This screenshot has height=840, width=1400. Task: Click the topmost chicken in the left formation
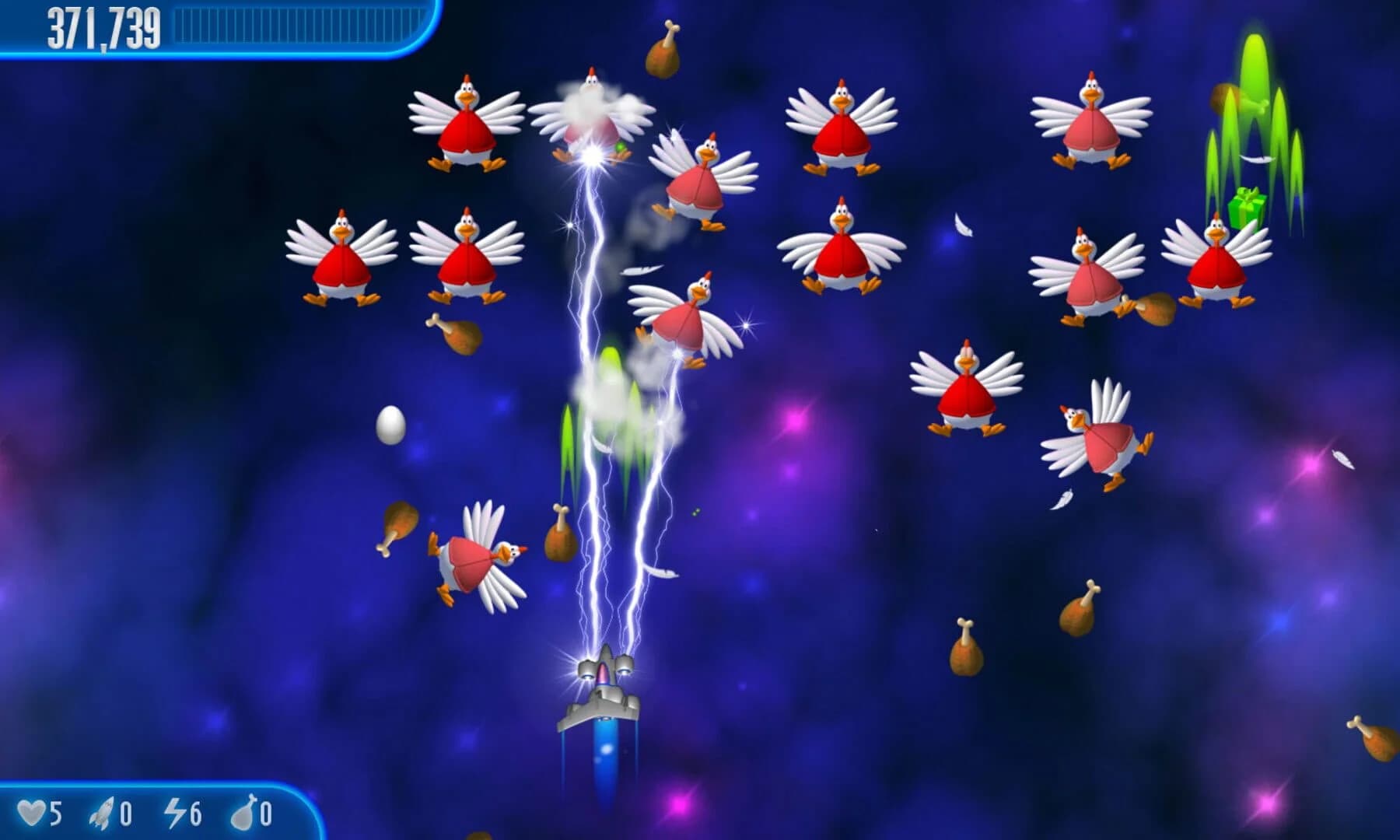point(464,124)
